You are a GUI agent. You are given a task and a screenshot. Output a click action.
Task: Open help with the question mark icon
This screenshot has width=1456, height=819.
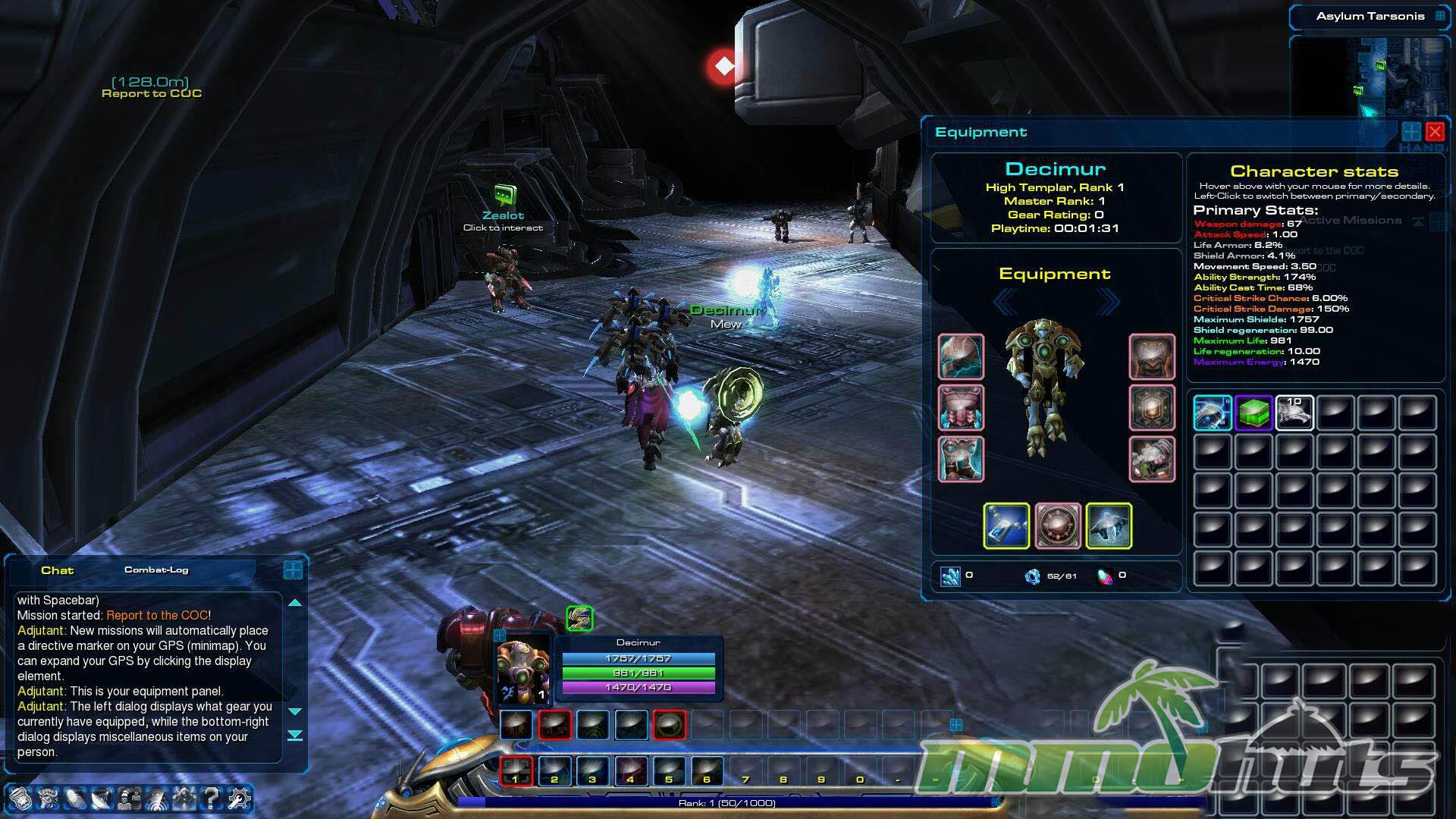click(212, 798)
